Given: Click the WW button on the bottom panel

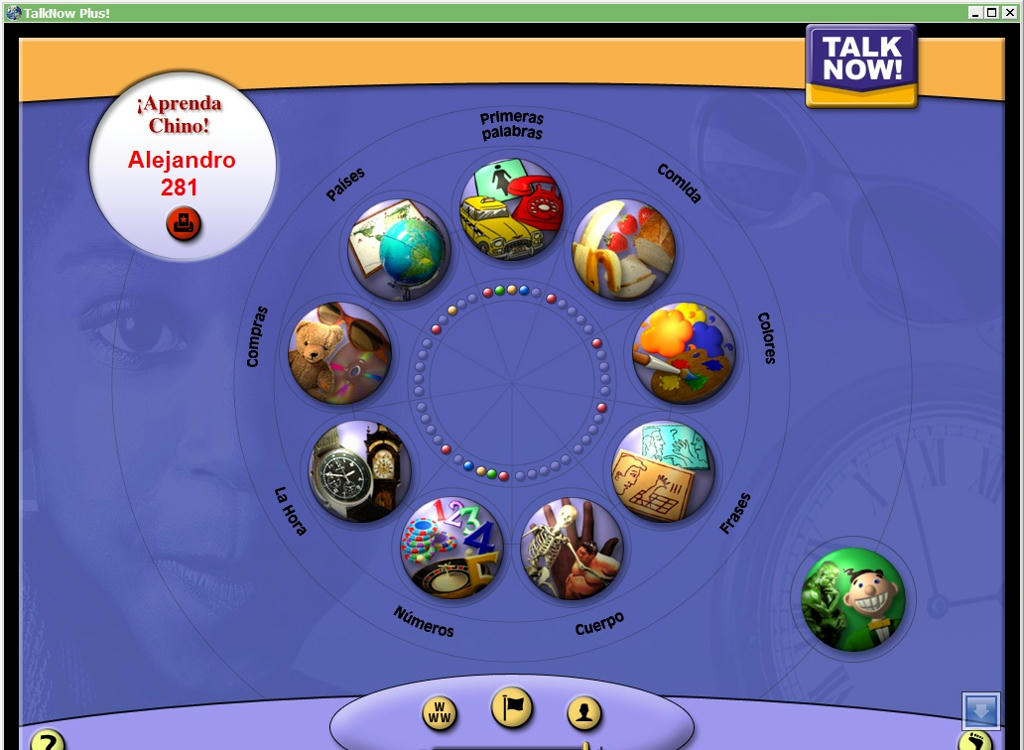Looking at the screenshot, I should [x=440, y=713].
